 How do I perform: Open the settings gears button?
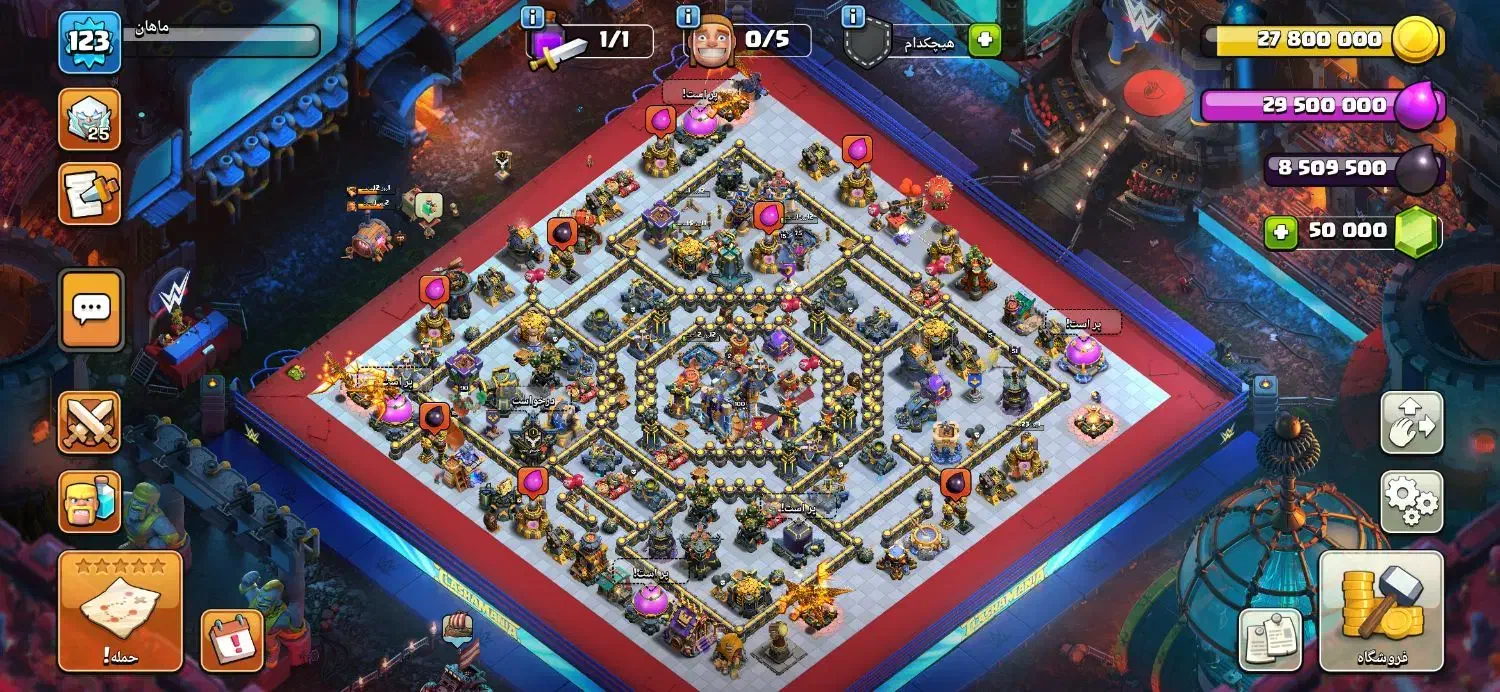(1411, 501)
